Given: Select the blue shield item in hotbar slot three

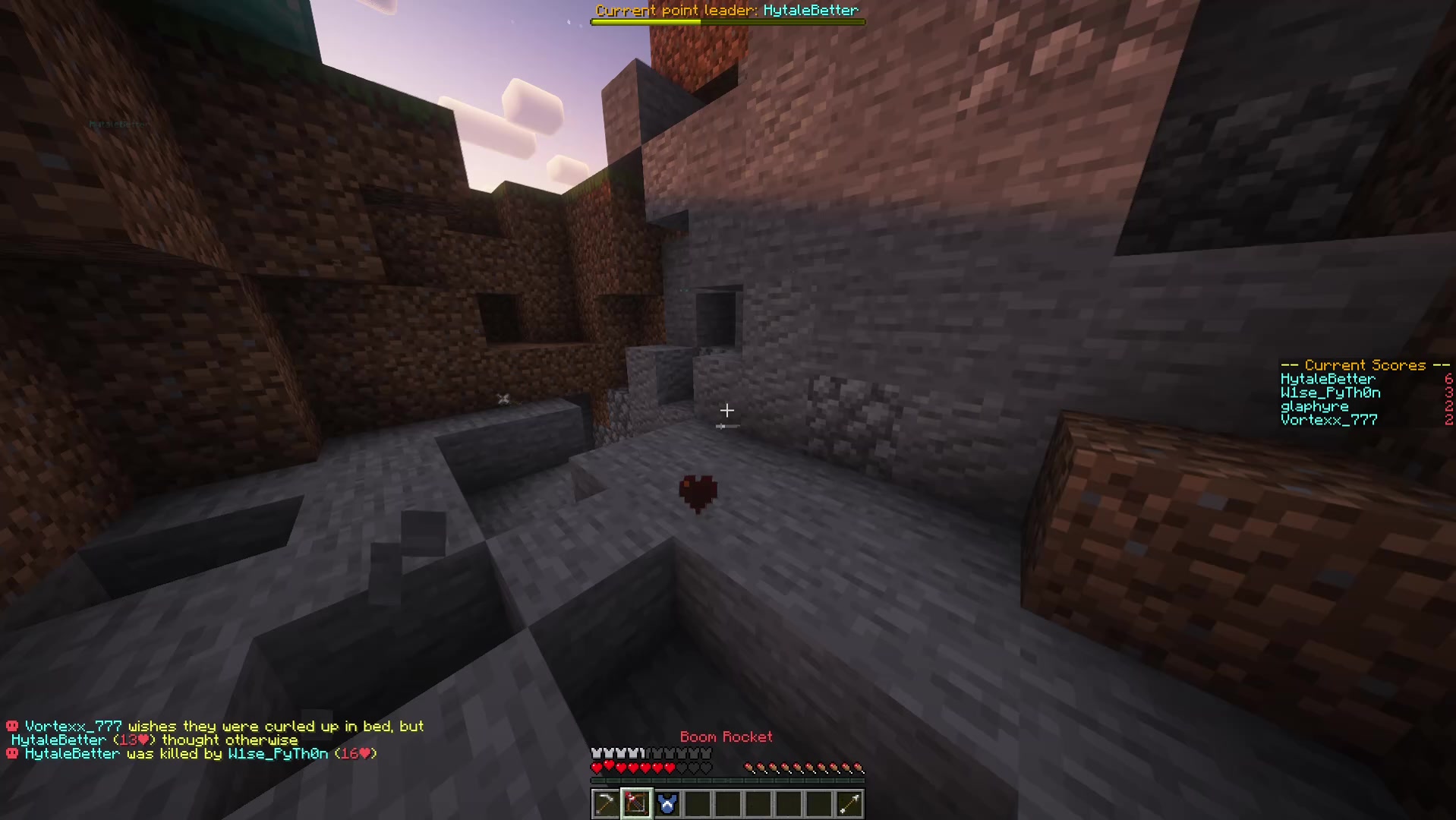Looking at the screenshot, I should (x=666, y=803).
